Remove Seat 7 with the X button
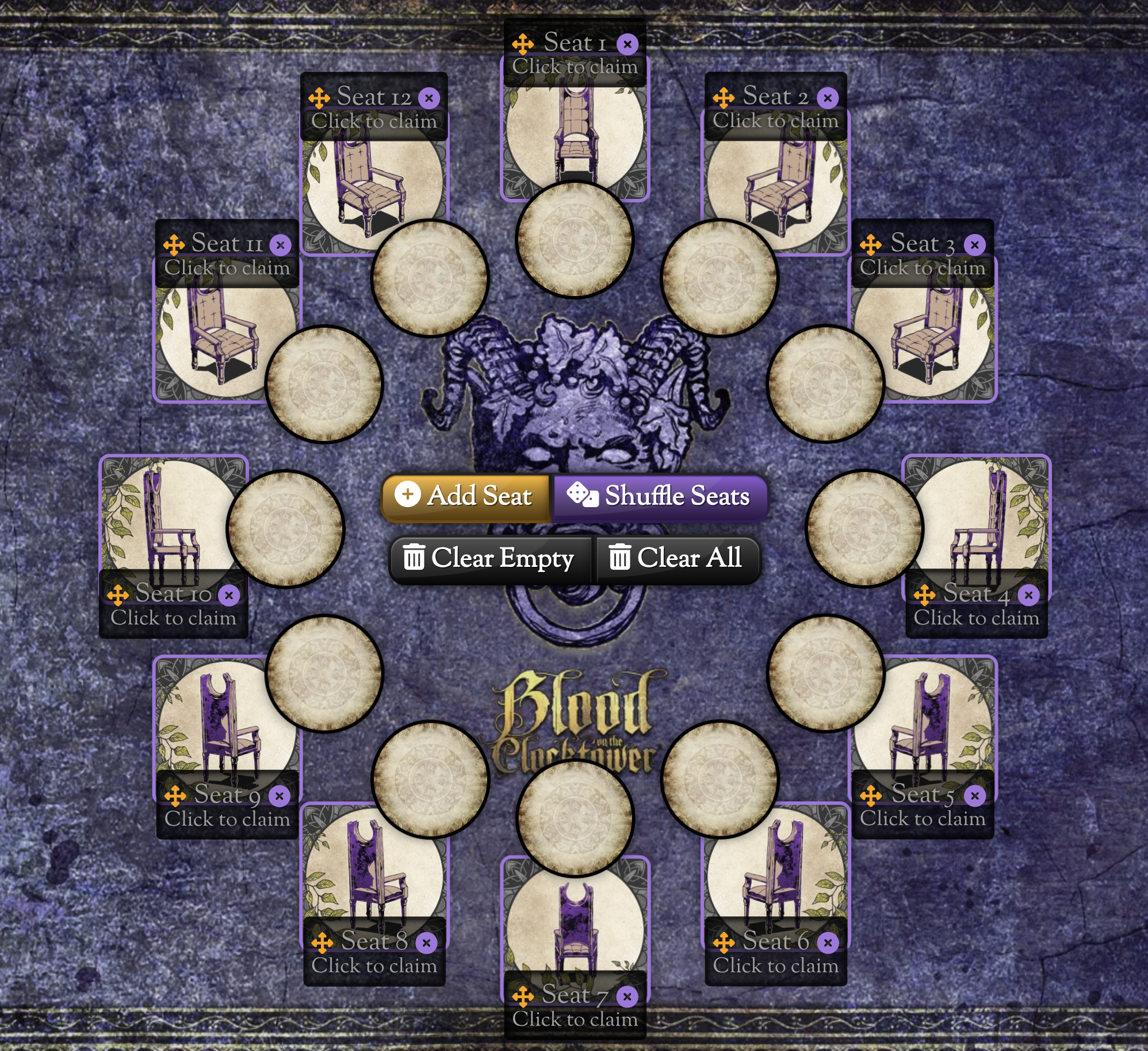 627,996
